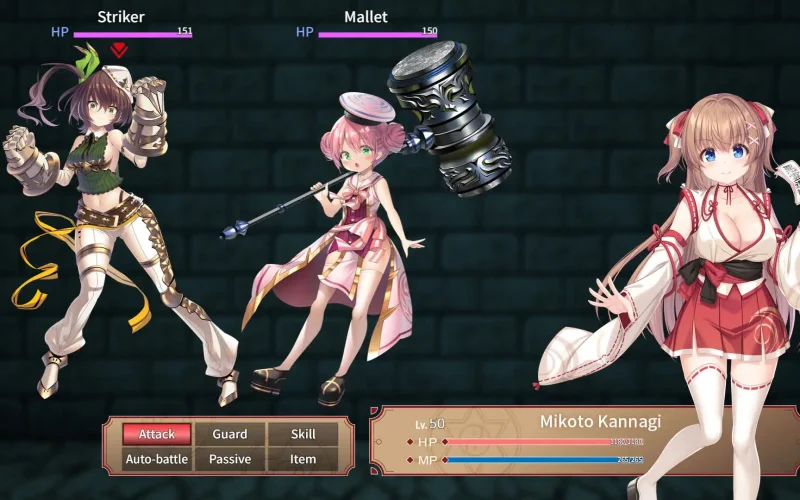Viewport: 800px width, 500px height.
Task: Open the Passive command list
Action: 230,459
